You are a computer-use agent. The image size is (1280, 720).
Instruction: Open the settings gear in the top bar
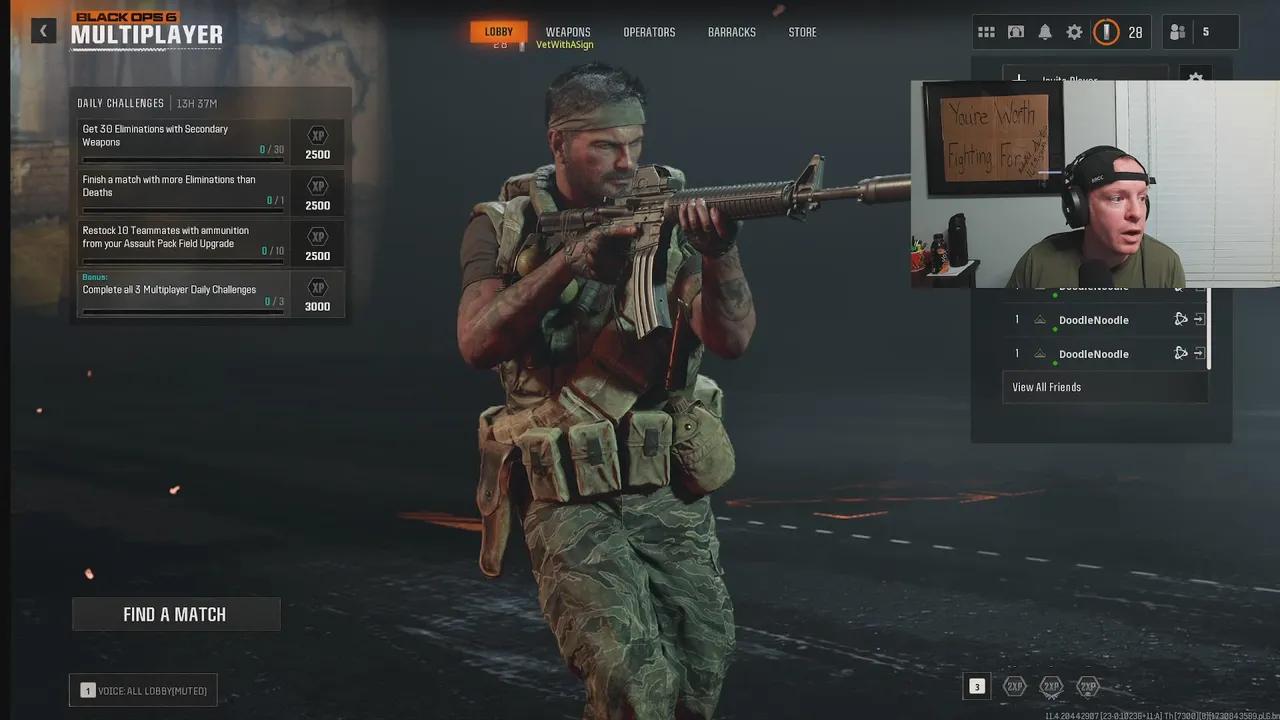[1074, 31]
